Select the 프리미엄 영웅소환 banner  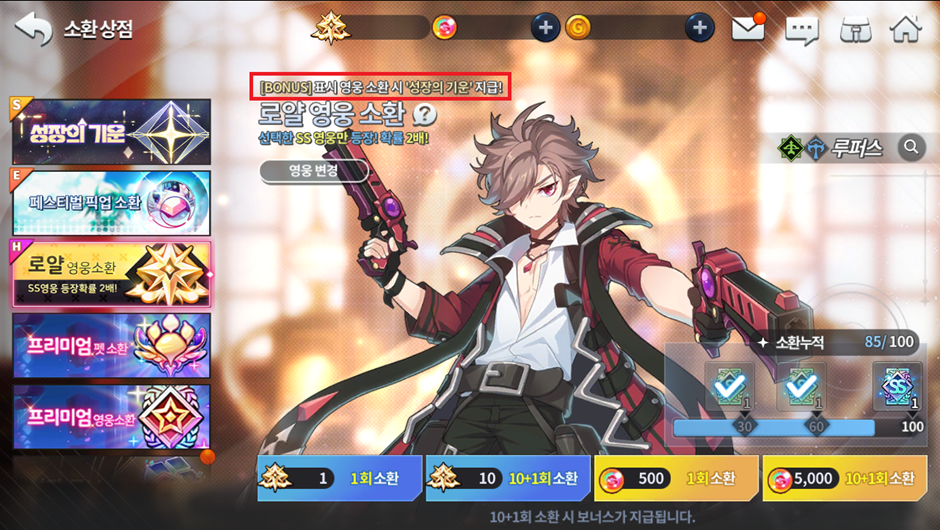pos(111,416)
